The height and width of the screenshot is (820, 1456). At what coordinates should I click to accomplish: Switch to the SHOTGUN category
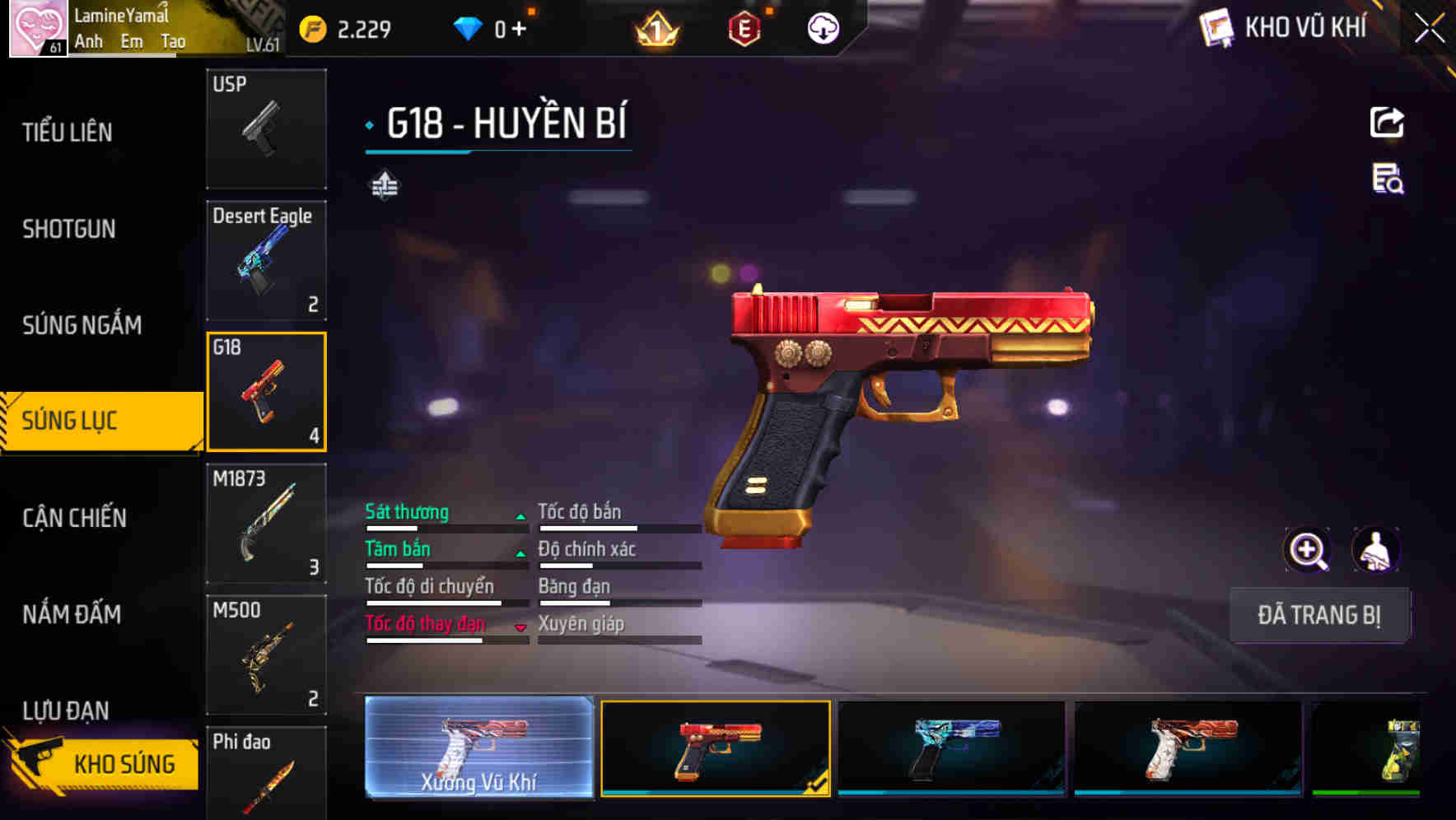[x=70, y=229]
